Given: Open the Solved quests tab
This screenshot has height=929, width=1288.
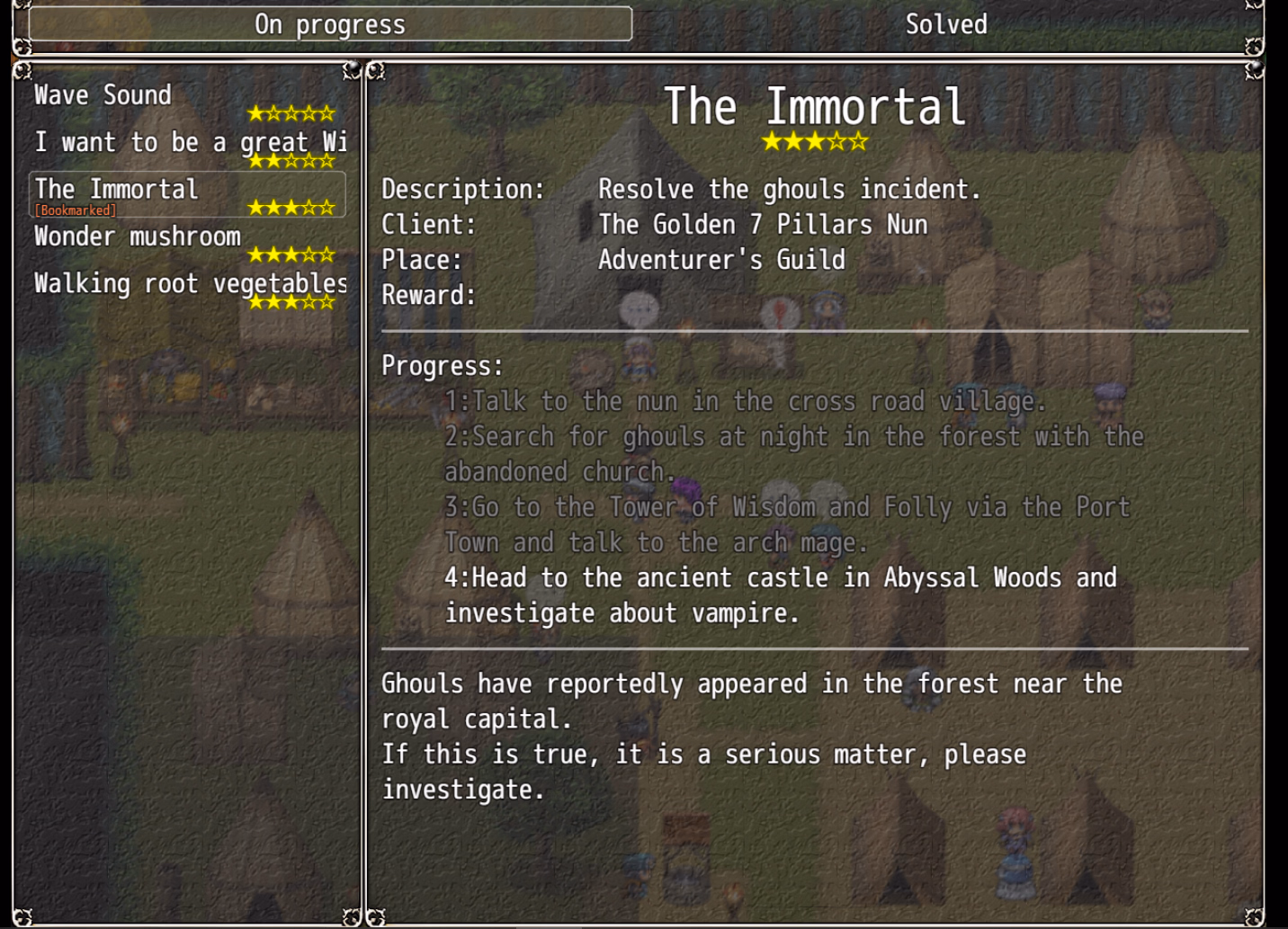Looking at the screenshot, I should coord(945,24).
